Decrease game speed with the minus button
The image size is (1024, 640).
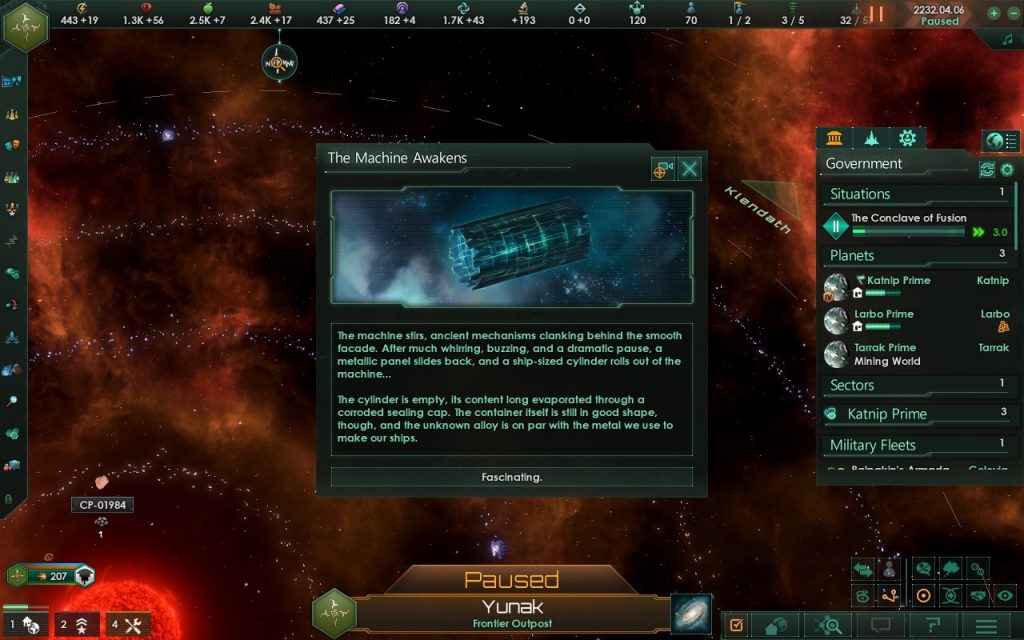coord(1012,13)
